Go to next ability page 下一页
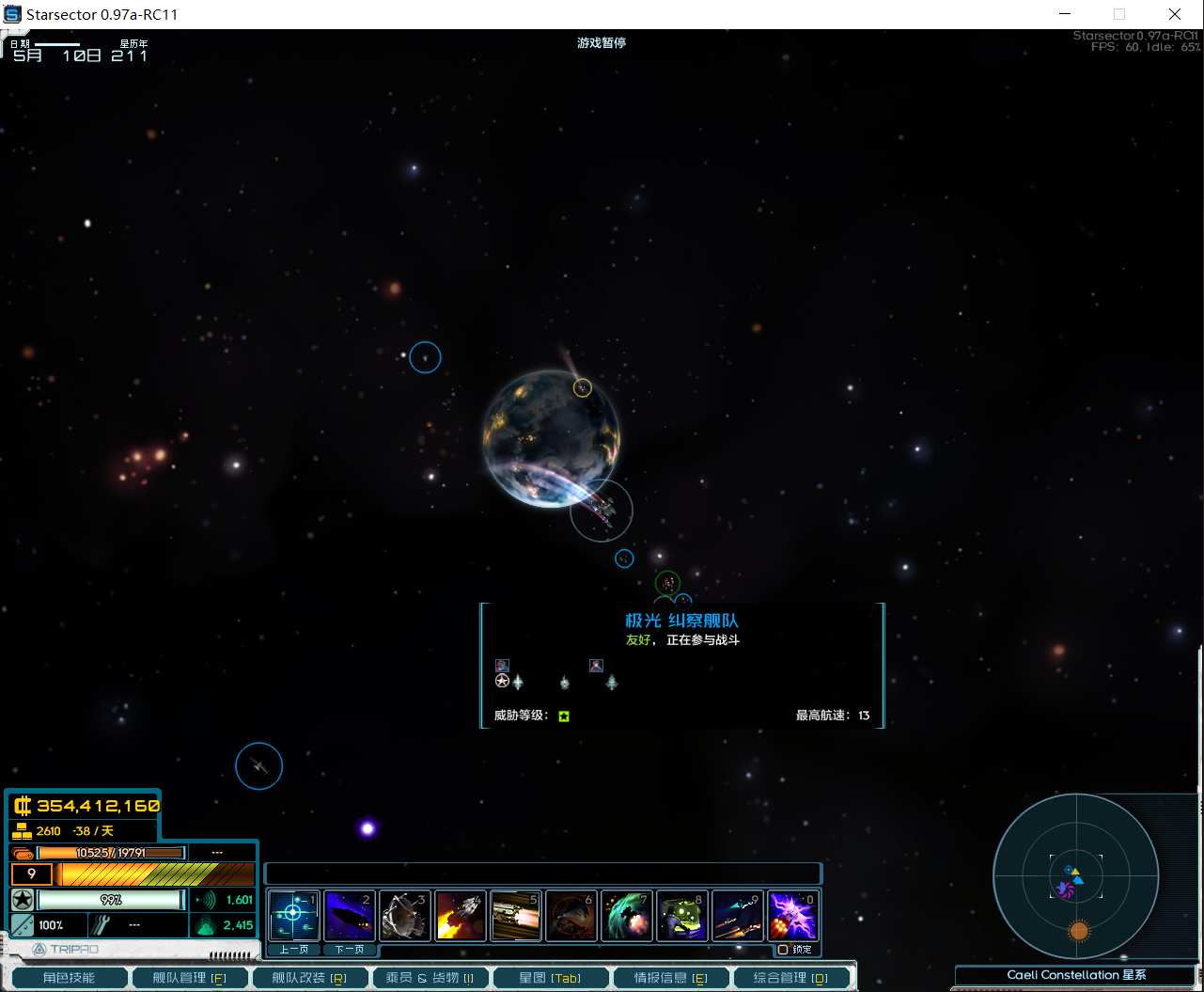 coord(349,950)
